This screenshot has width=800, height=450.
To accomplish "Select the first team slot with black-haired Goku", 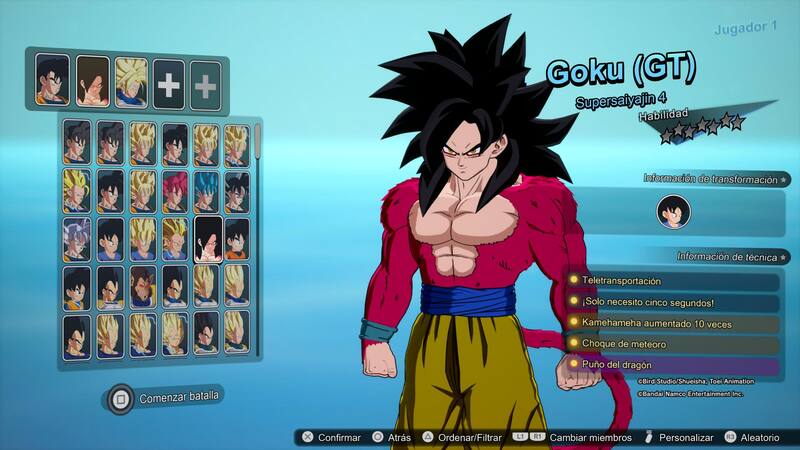I will point(52,79).
